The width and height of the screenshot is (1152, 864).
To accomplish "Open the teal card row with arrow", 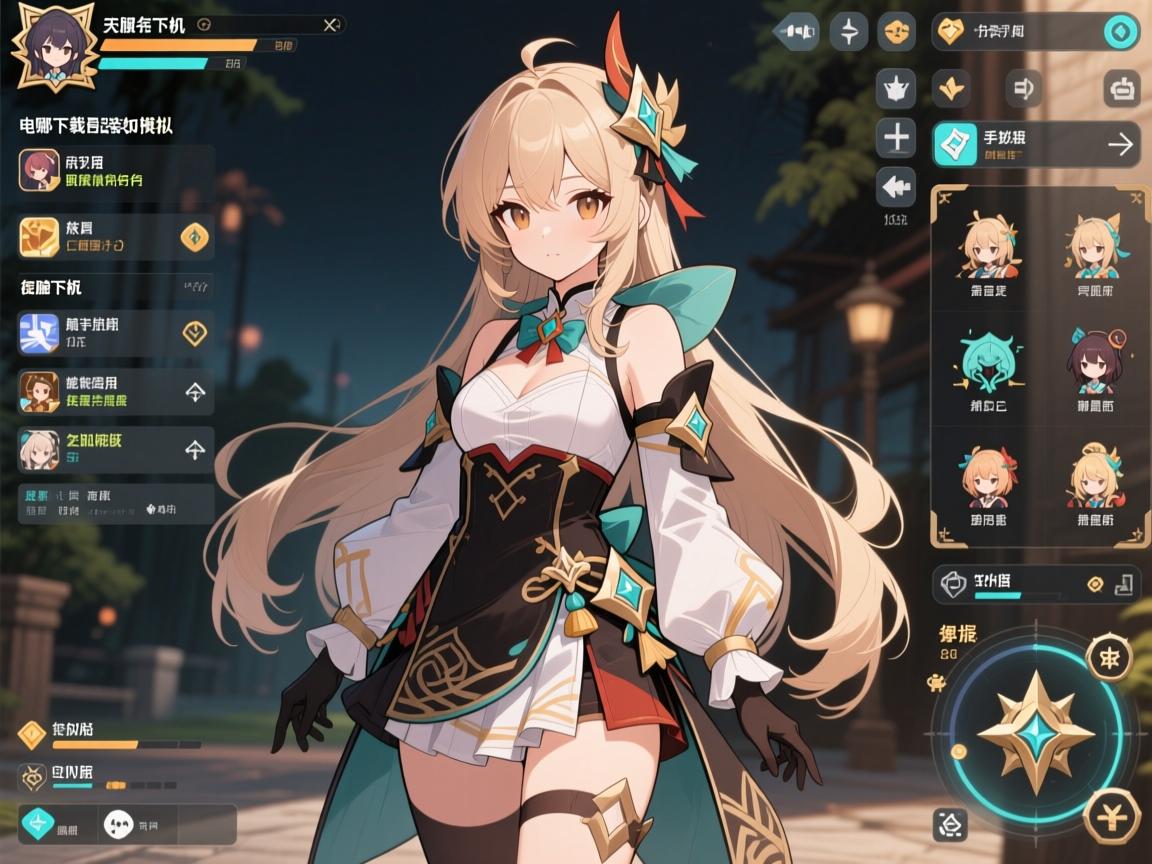I will [x=1035, y=145].
